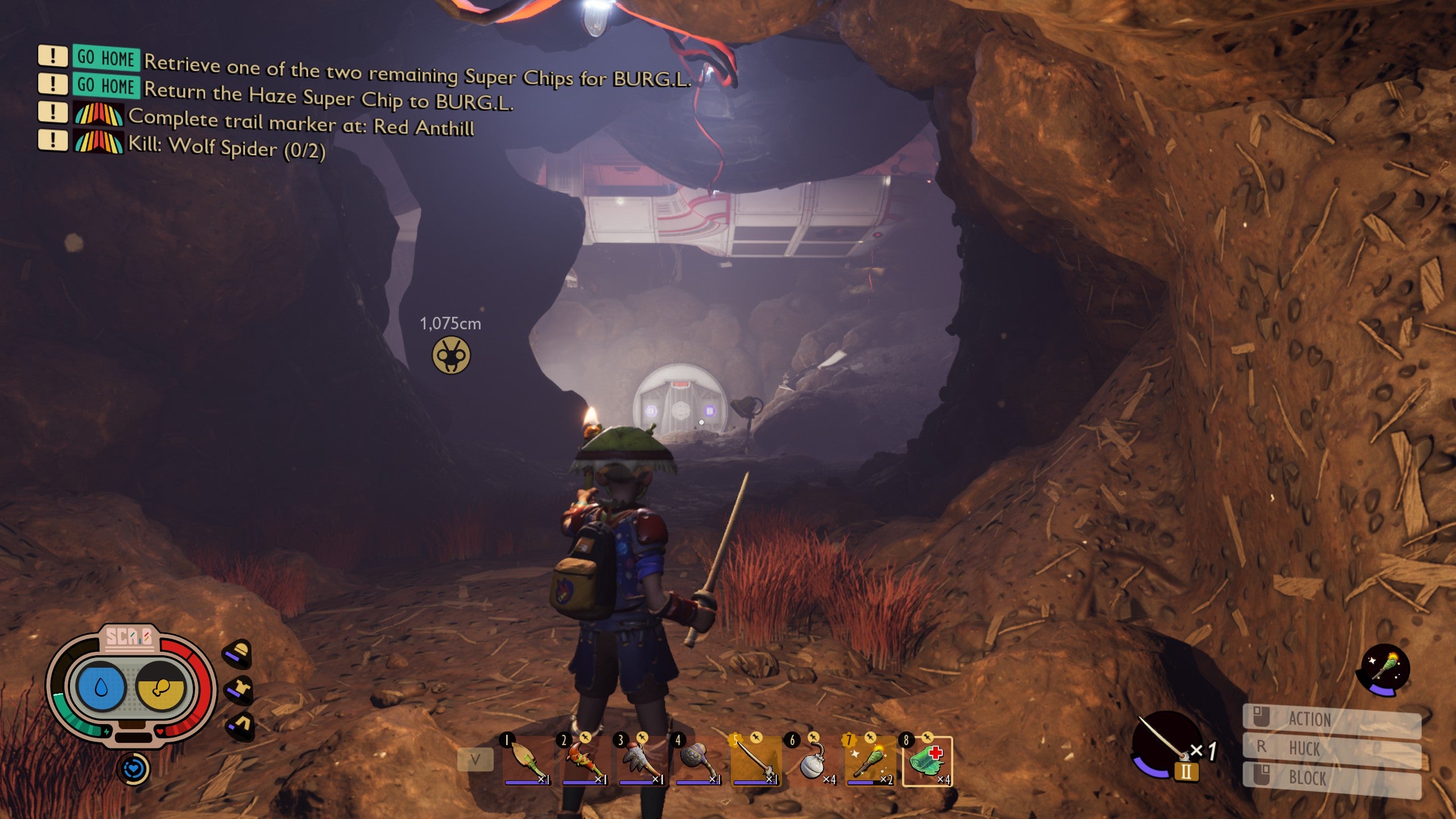
Task: Click the Kill Wolf Spider quest entry
Action: pyautogui.click(x=226, y=147)
